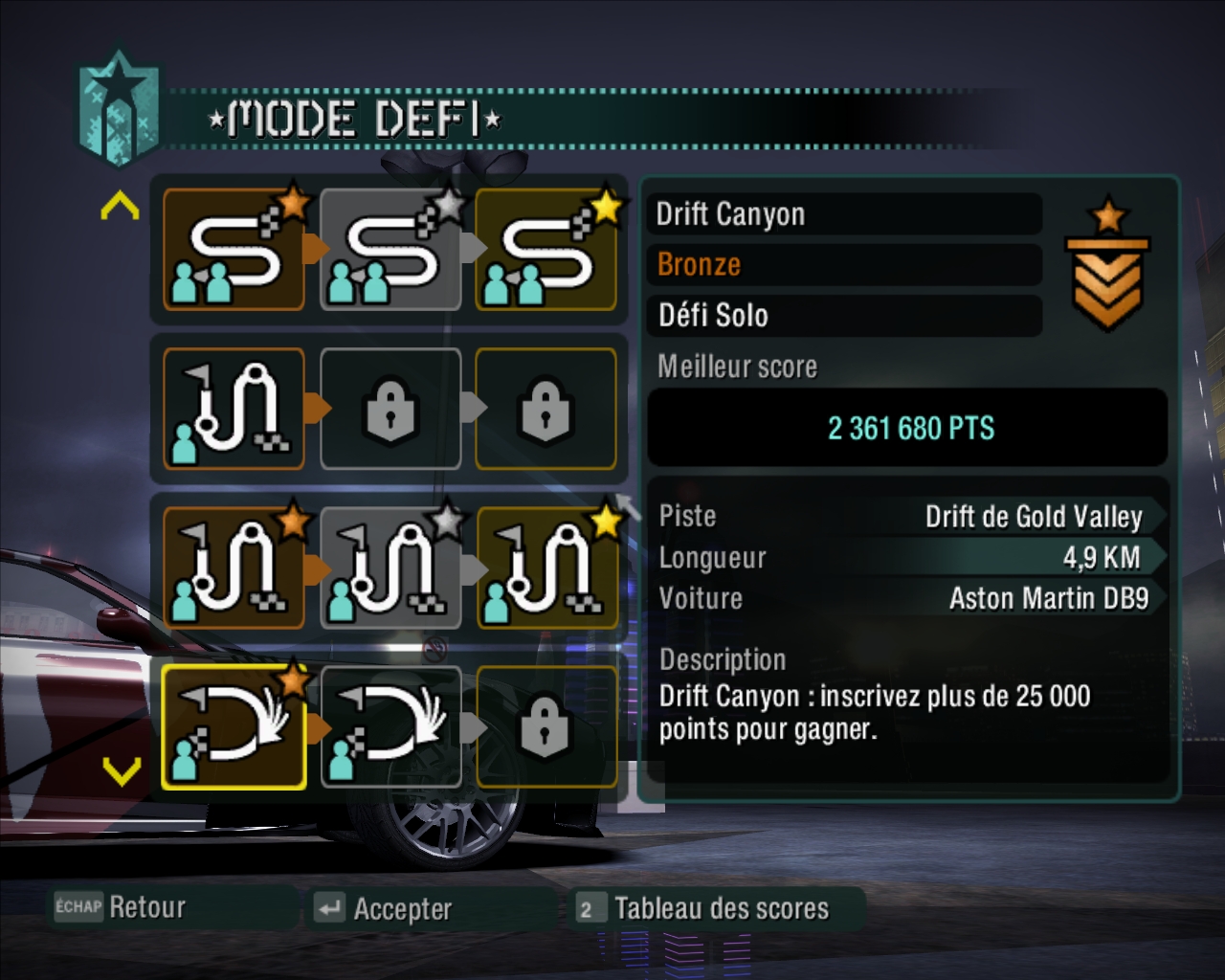Select the bronze S-track two-driver challenge
1225x980 pixels.
tap(234, 250)
